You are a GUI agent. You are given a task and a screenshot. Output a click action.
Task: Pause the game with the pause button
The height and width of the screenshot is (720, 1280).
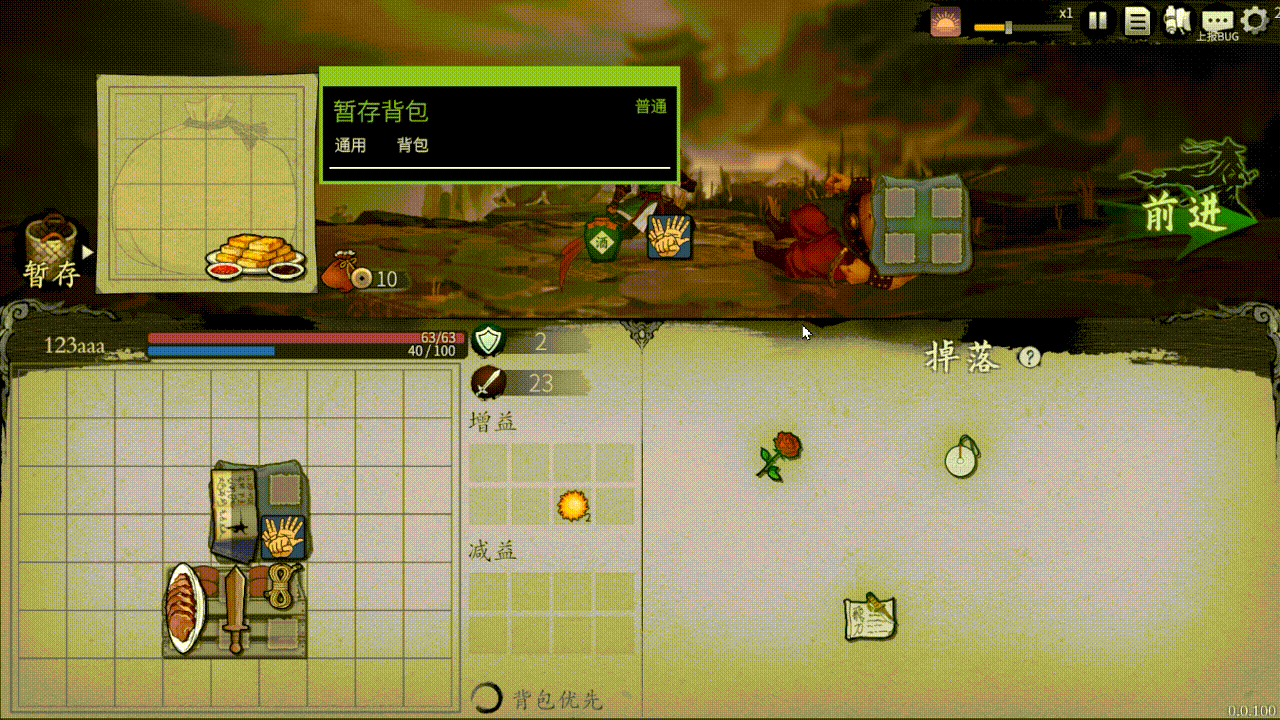tap(1096, 18)
